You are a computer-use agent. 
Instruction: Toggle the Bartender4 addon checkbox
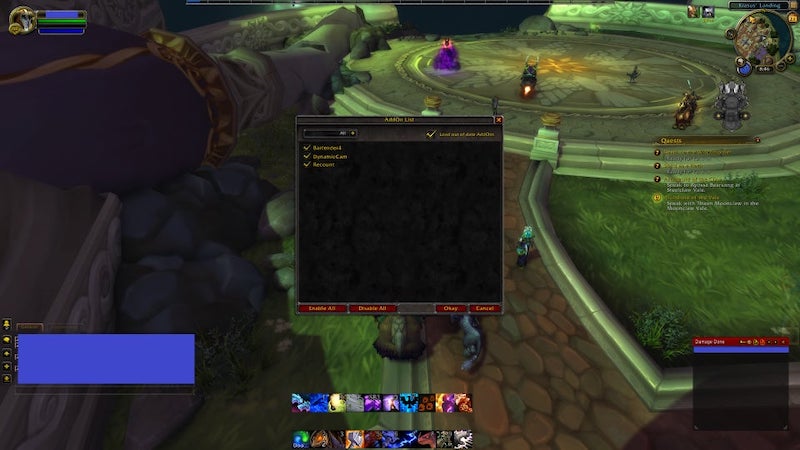(307, 148)
